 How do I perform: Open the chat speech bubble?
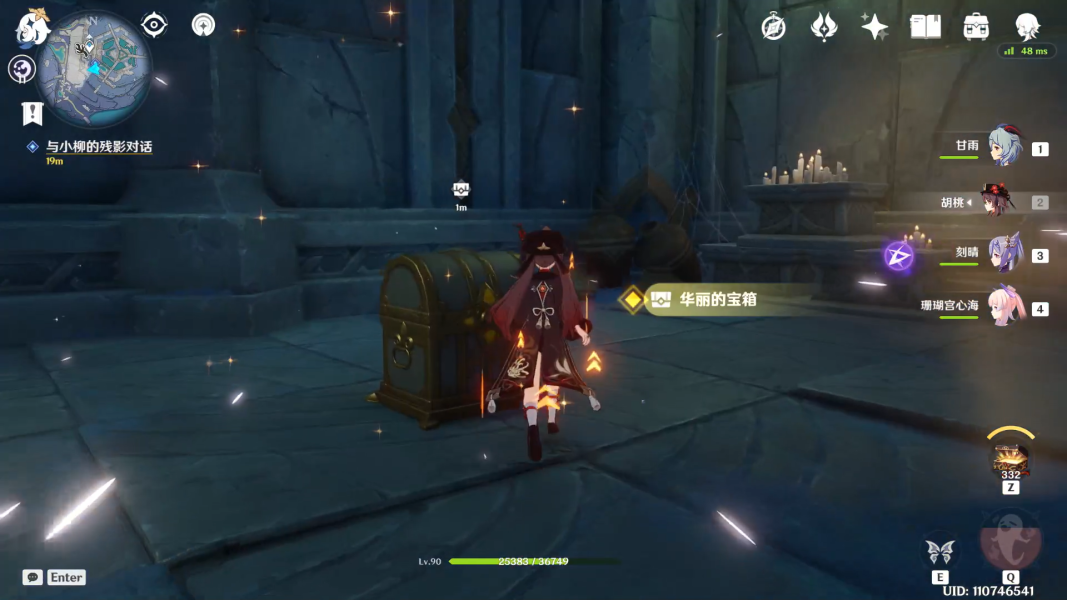[x=33, y=577]
